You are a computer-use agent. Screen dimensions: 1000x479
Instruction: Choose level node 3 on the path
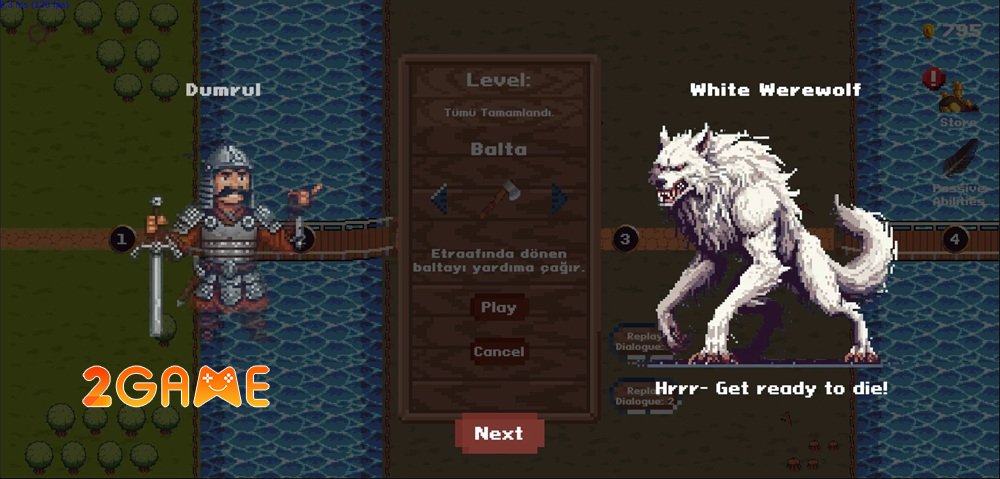[625, 239]
